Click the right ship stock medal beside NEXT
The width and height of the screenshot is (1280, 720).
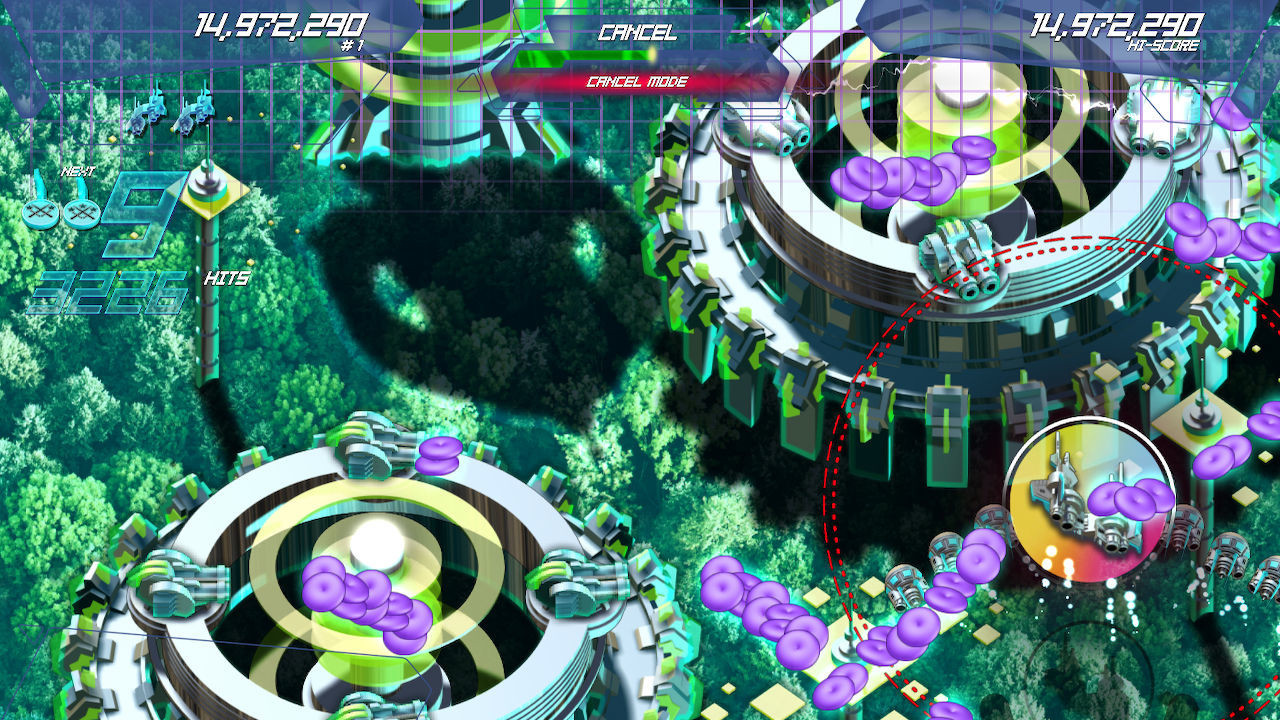click(x=80, y=212)
